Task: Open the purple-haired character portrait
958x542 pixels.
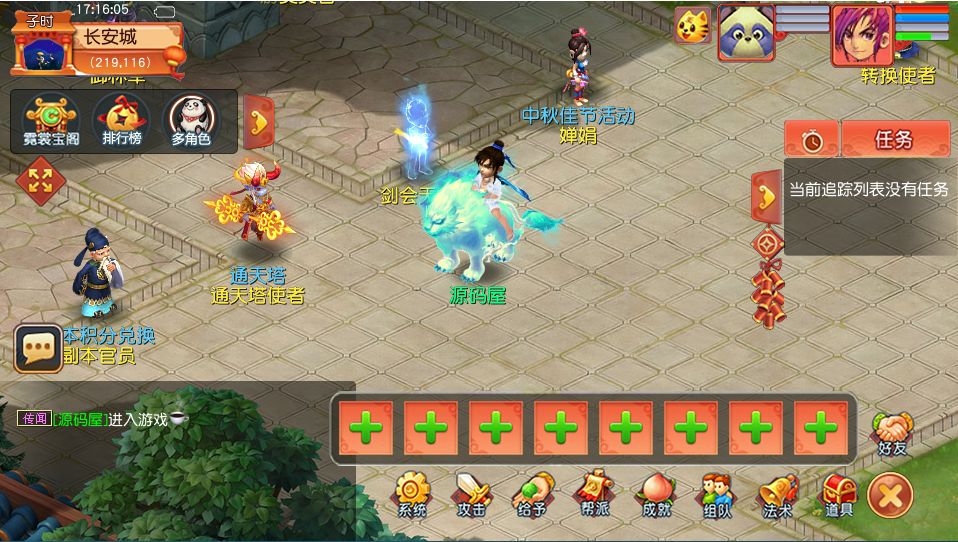Action: [x=861, y=34]
